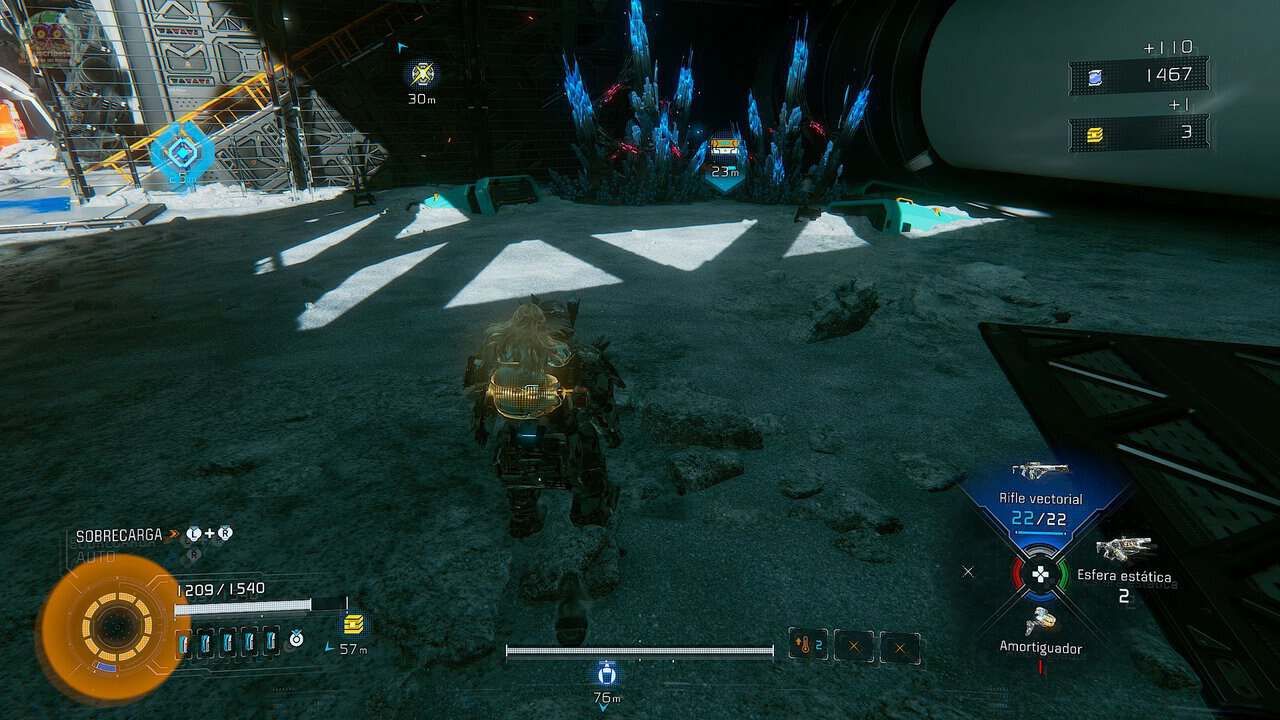Select the blue hexagon objective marker
The image size is (1280, 720).
coord(182,153)
